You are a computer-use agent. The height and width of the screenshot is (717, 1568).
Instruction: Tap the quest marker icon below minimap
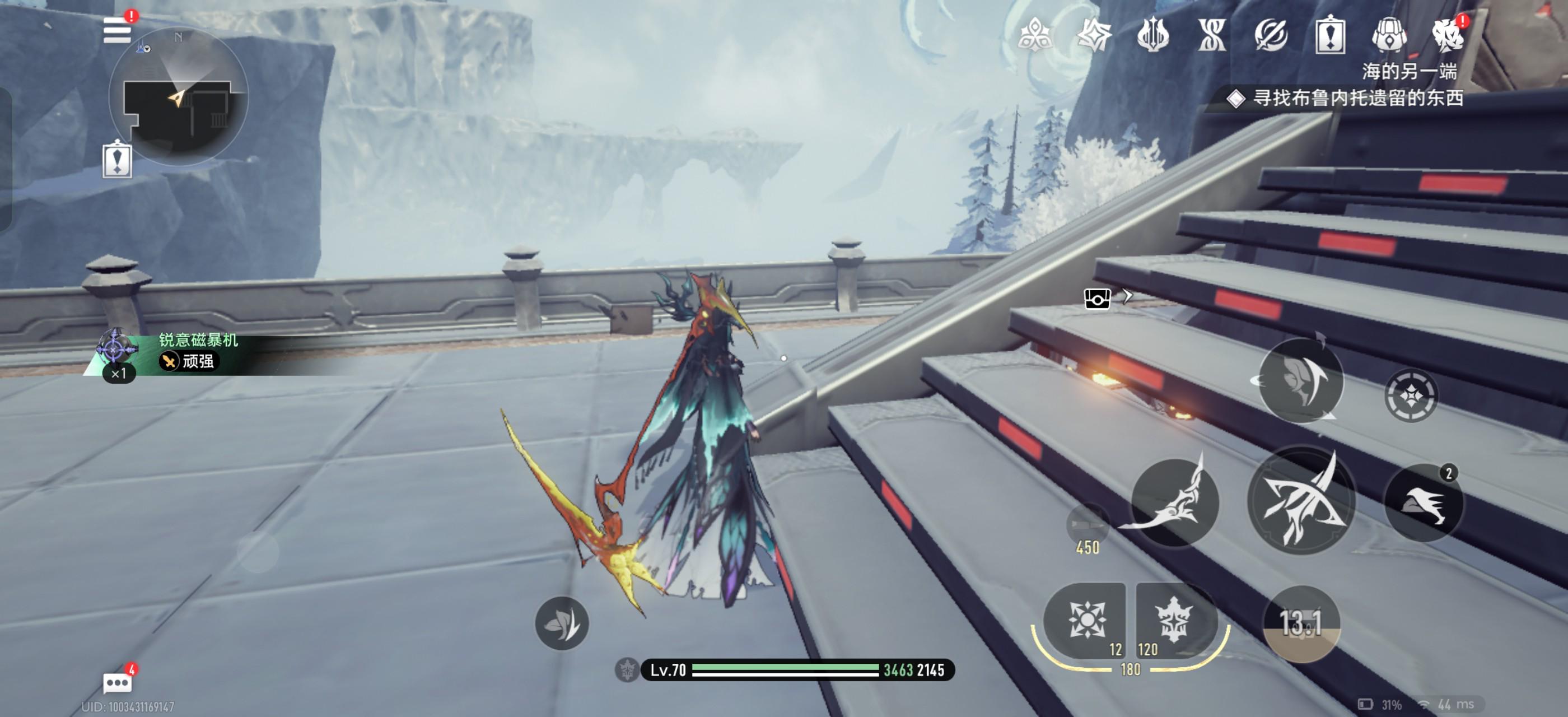[118, 160]
